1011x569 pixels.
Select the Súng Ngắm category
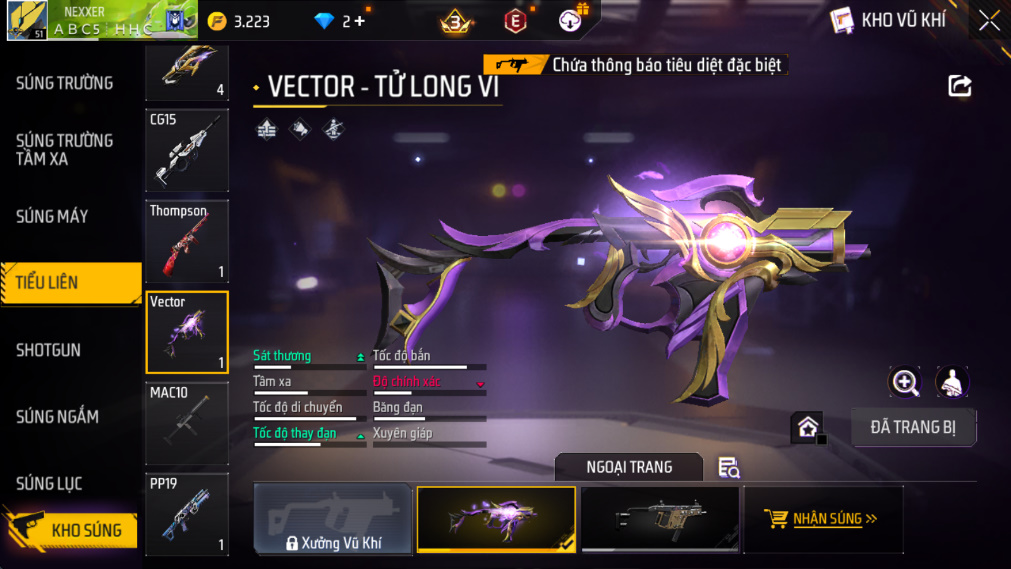(57, 416)
